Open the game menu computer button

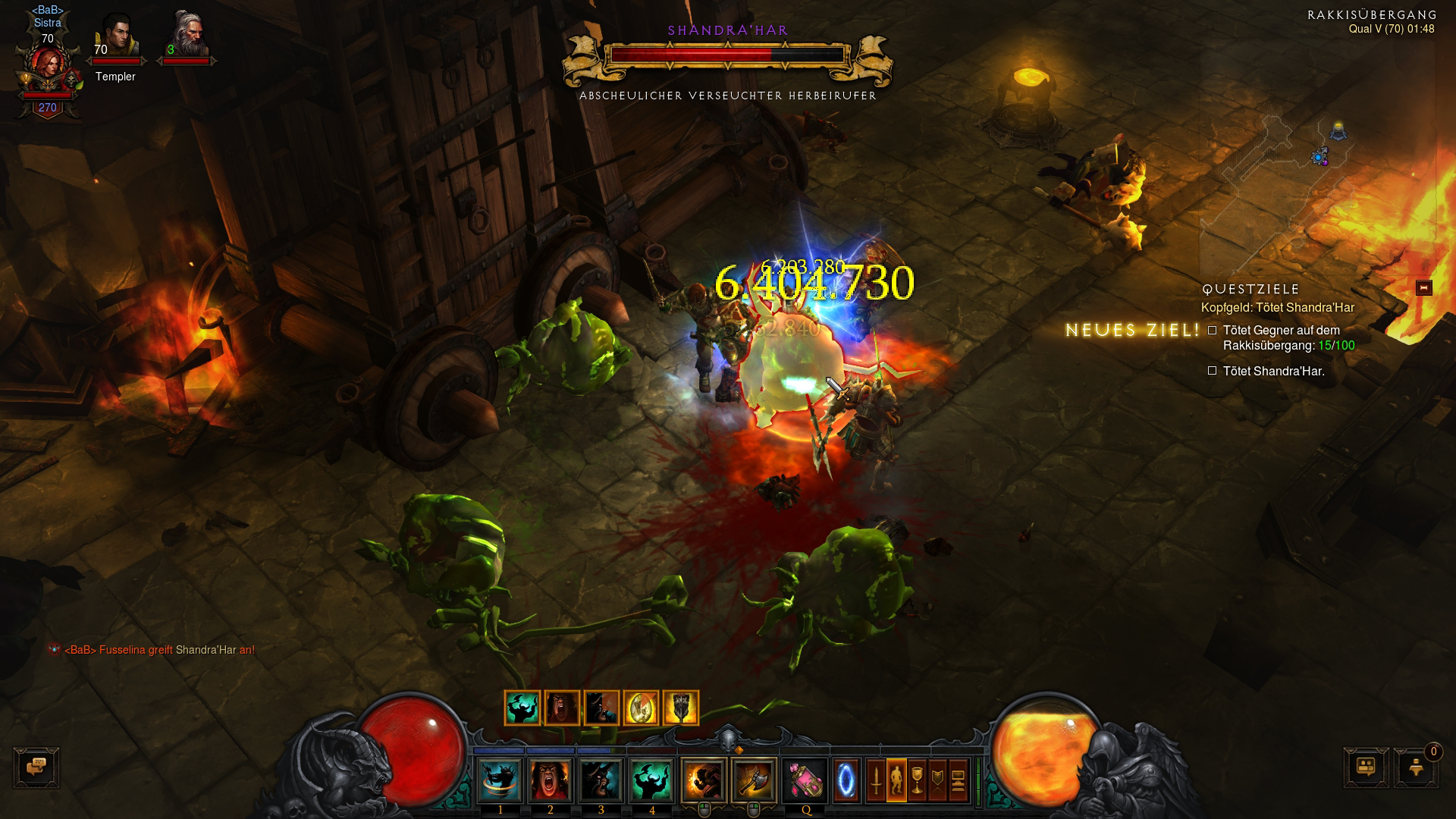(959, 780)
